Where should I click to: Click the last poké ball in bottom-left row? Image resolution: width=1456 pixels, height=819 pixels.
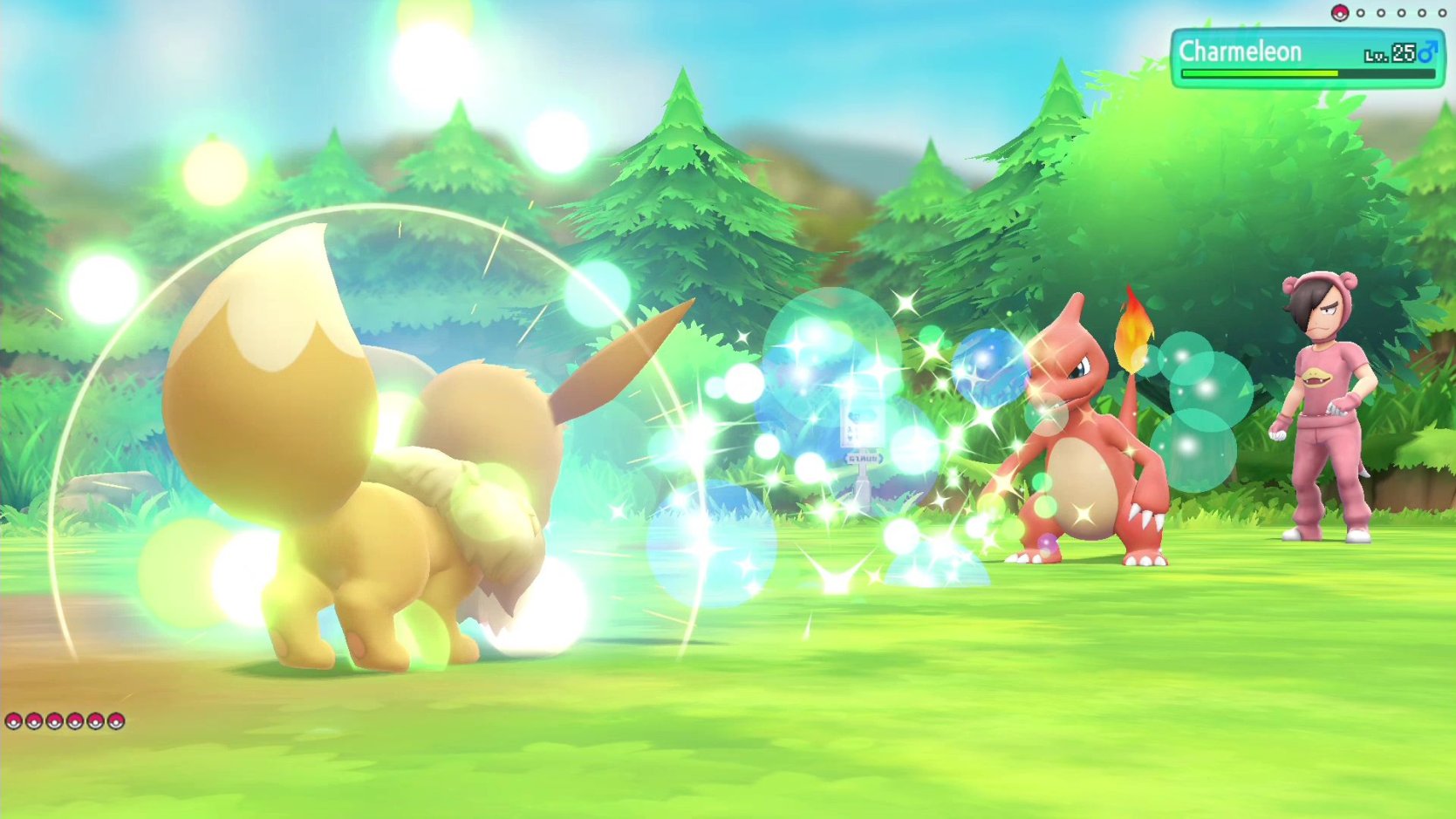click(x=114, y=722)
